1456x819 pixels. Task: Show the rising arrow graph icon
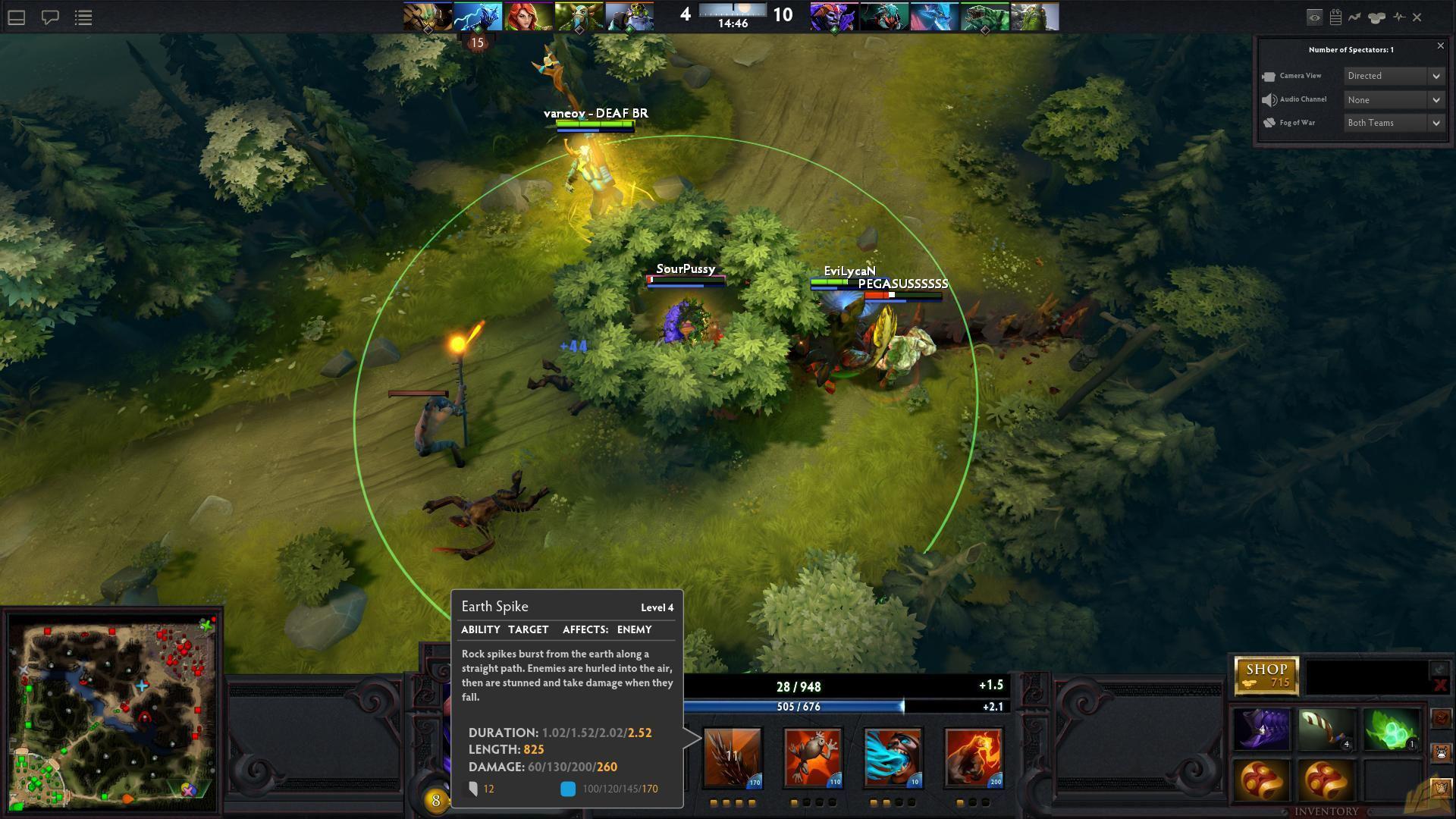(1354, 17)
